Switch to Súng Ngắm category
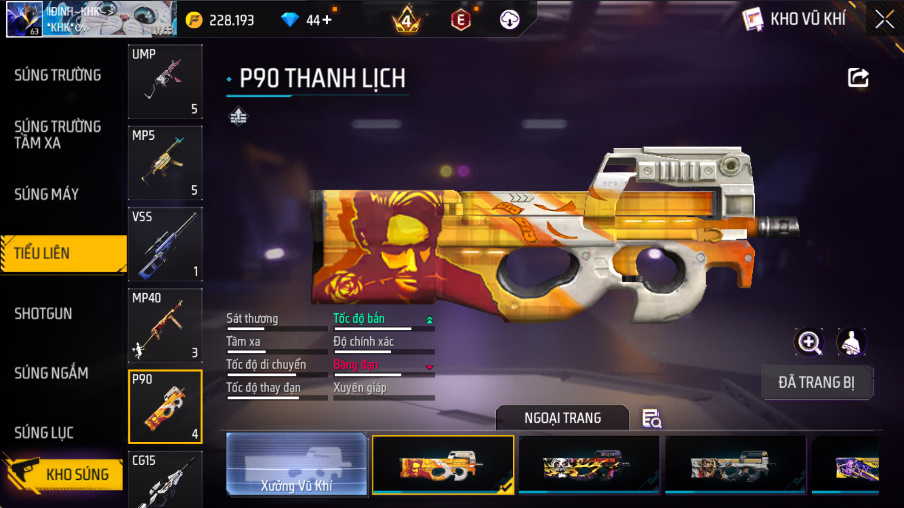The image size is (904, 508). point(51,373)
